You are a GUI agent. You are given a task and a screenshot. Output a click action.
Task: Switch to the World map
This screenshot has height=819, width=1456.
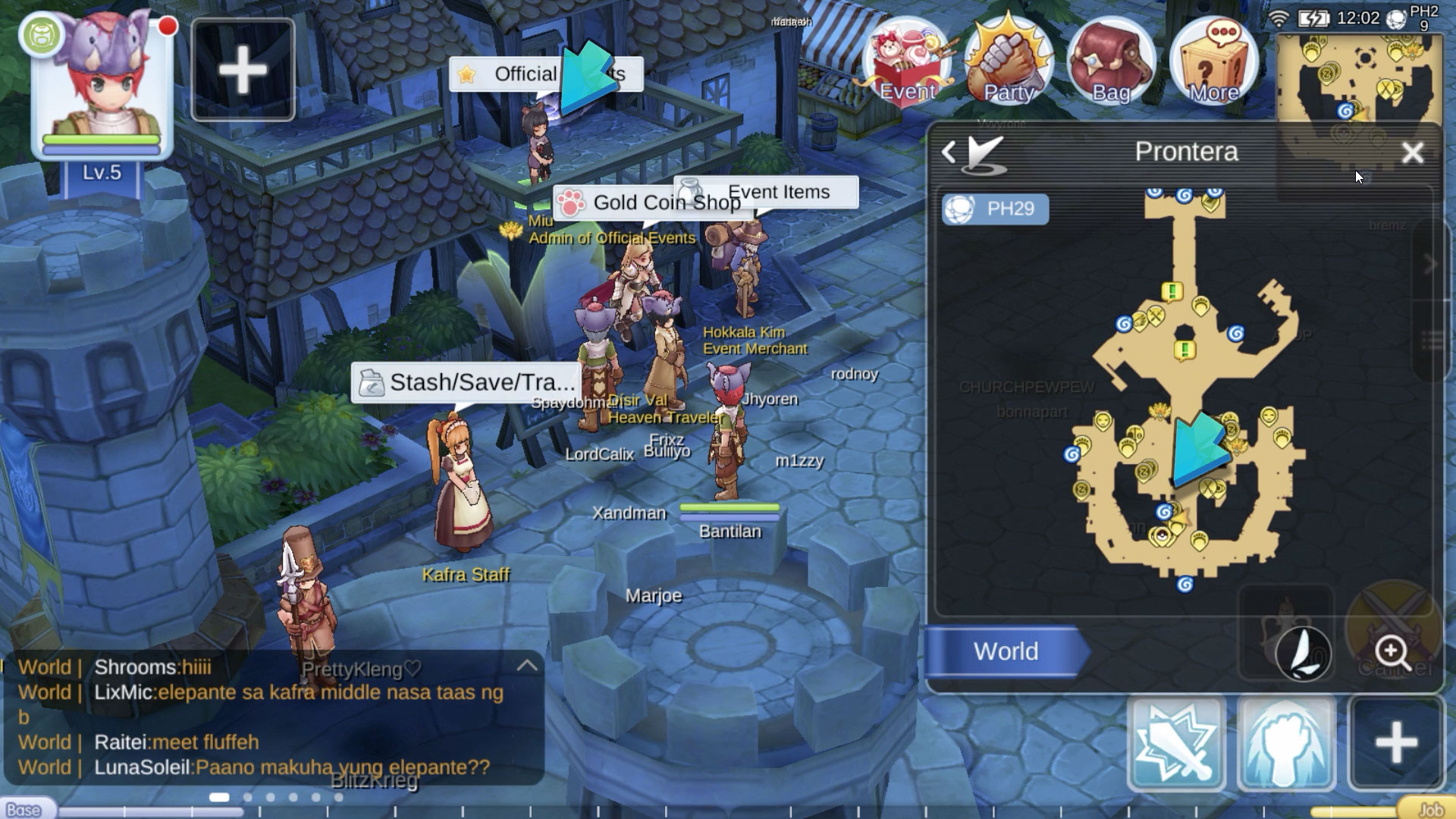click(1006, 651)
